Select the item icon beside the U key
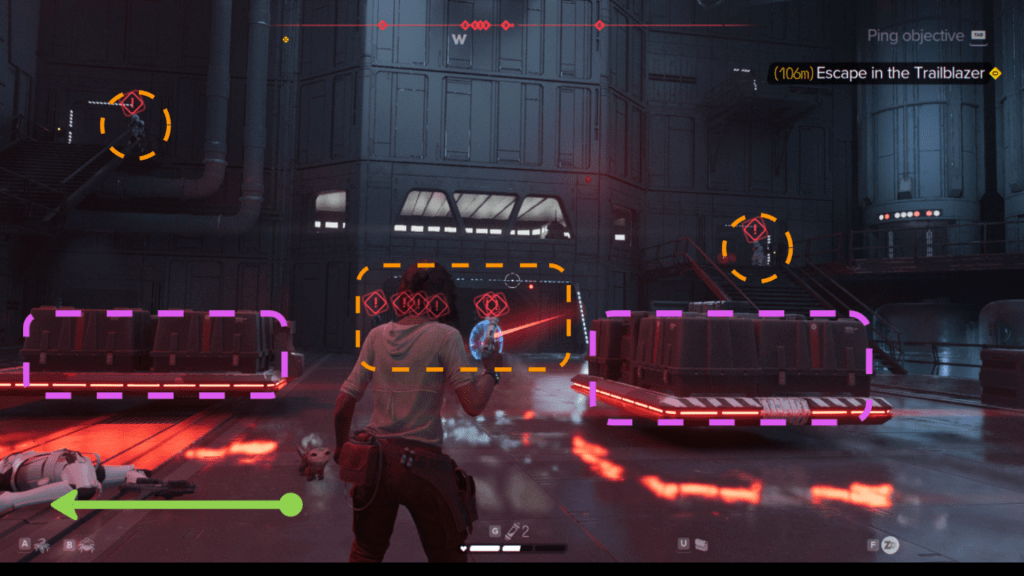The height and width of the screenshot is (576, 1024). [x=702, y=544]
